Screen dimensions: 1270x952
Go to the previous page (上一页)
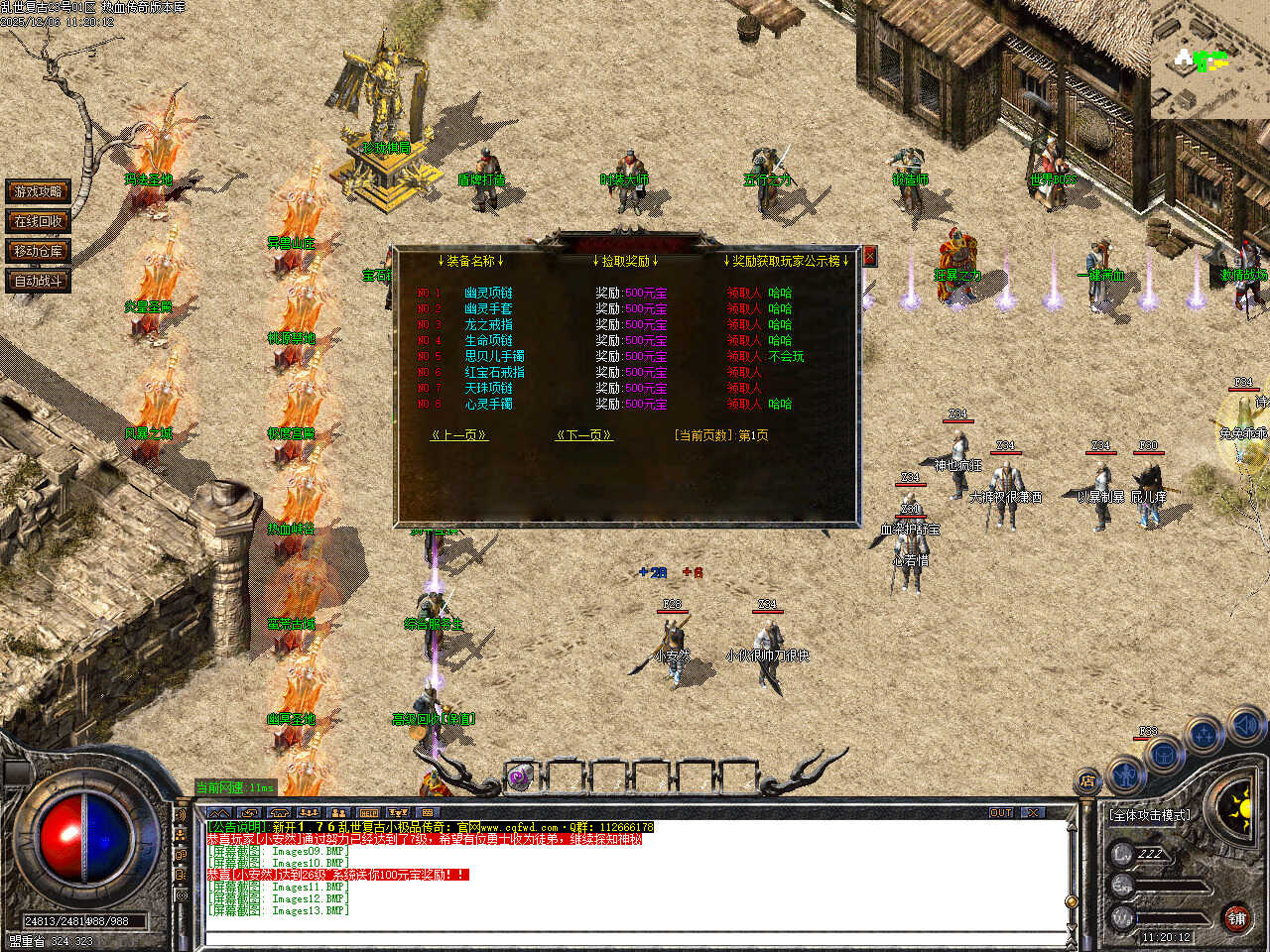458,435
